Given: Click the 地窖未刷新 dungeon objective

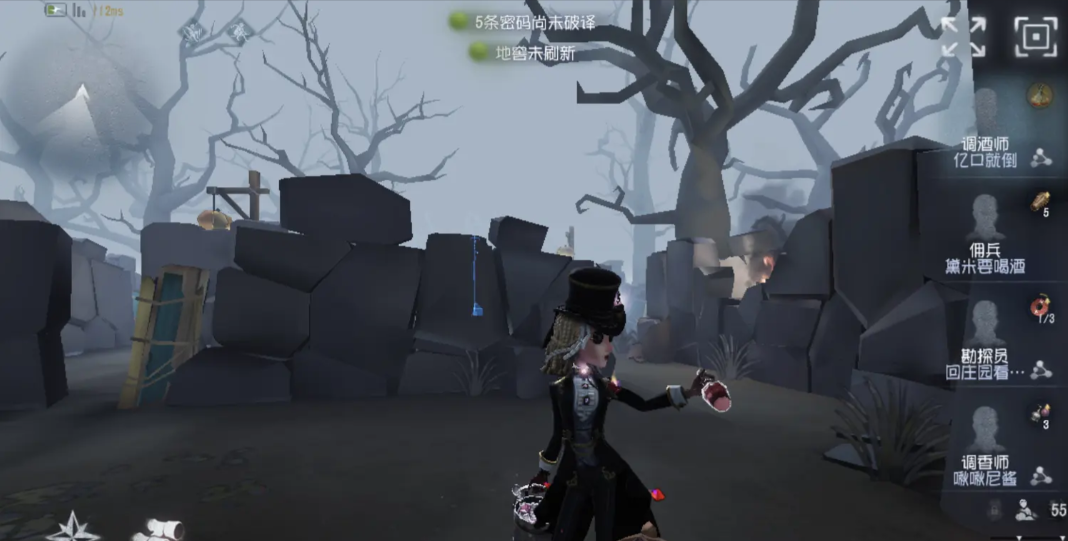Looking at the screenshot, I should (x=525, y=52).
